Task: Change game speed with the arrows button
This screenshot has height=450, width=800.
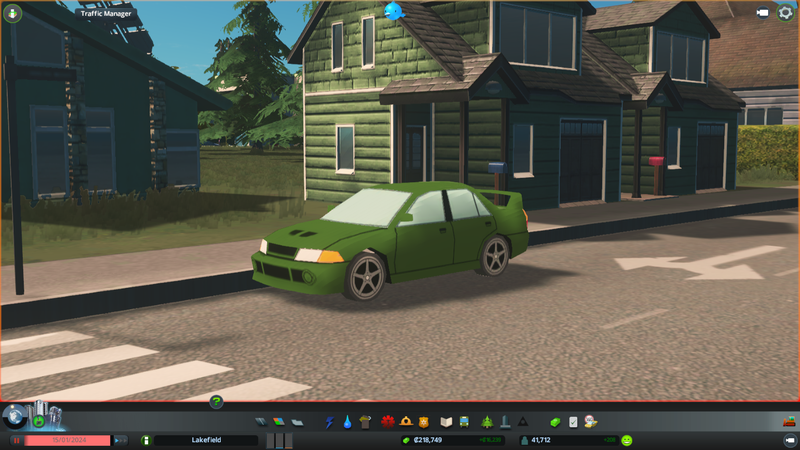Action: coord(120,440)
